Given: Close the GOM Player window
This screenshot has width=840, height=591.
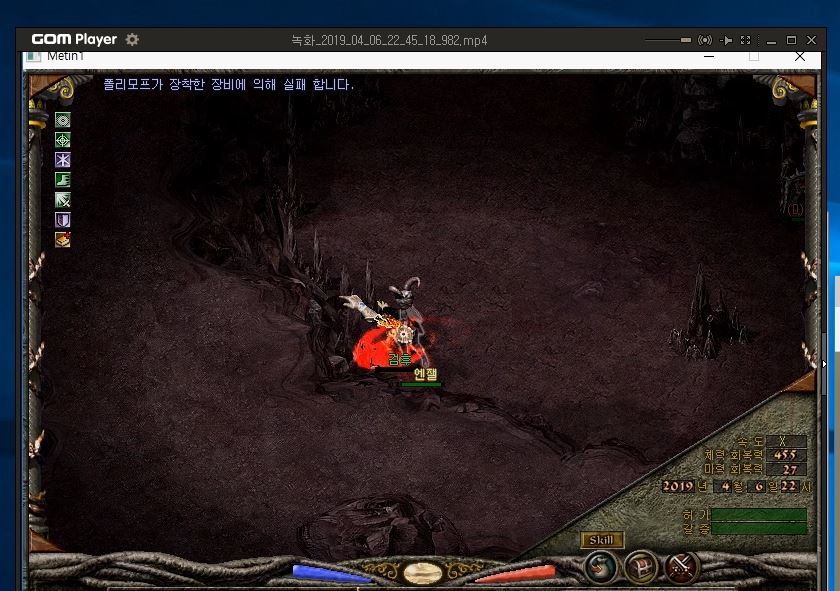Looking at the screenshot, I should 810,40.
